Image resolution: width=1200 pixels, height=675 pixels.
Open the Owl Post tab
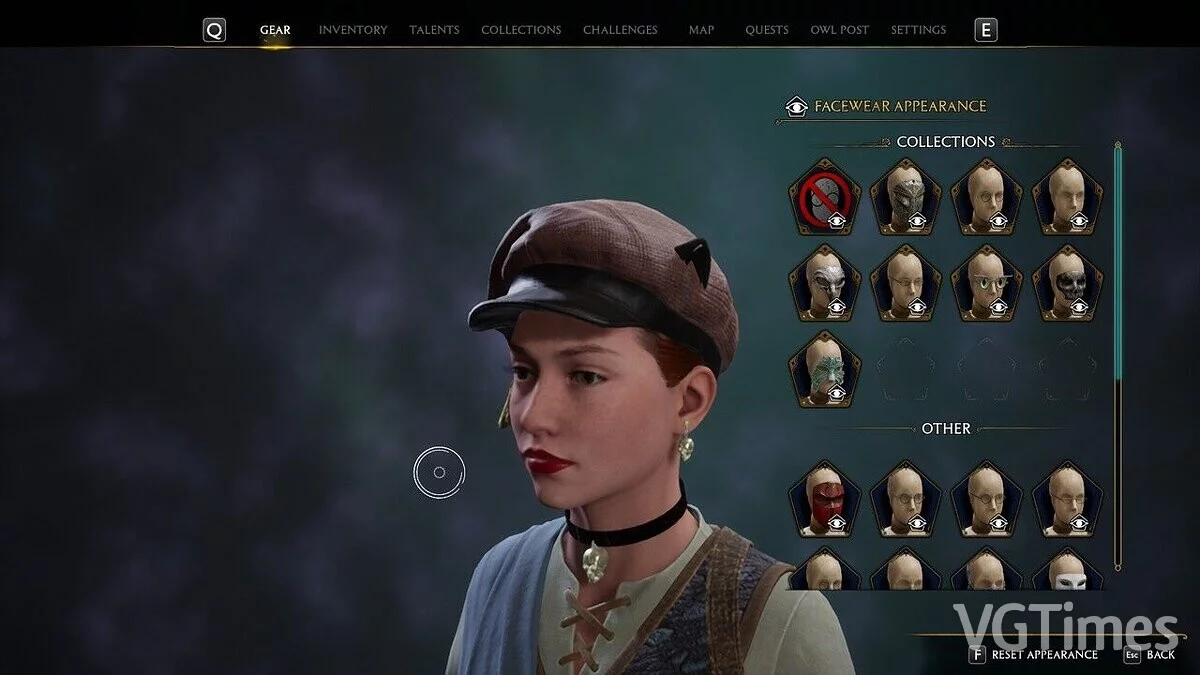(839, 30)
